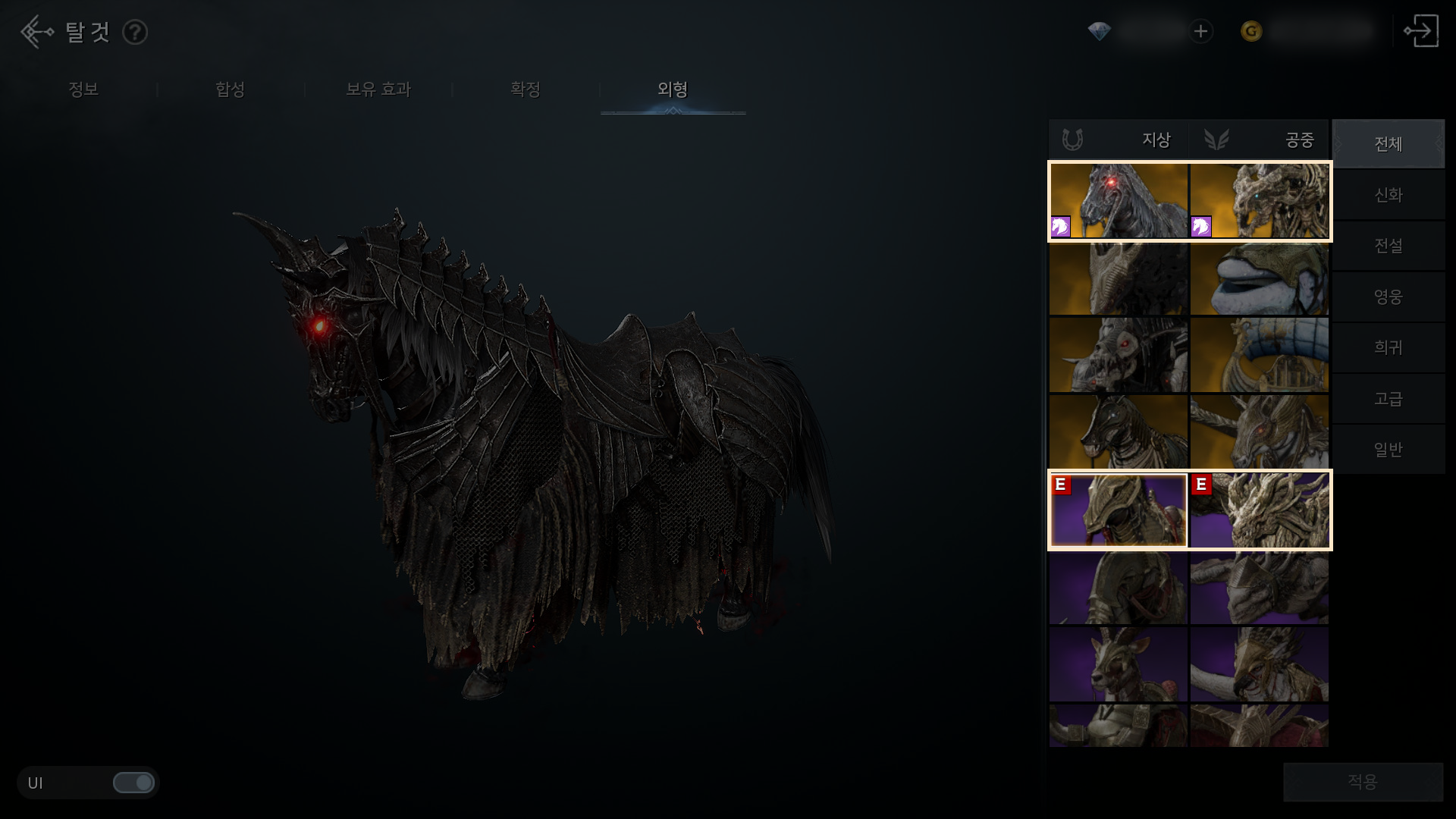Filter mounts by 전설 rarity
The width and height of the screenshot is (1456, 819).
[x=1388, y=246]
